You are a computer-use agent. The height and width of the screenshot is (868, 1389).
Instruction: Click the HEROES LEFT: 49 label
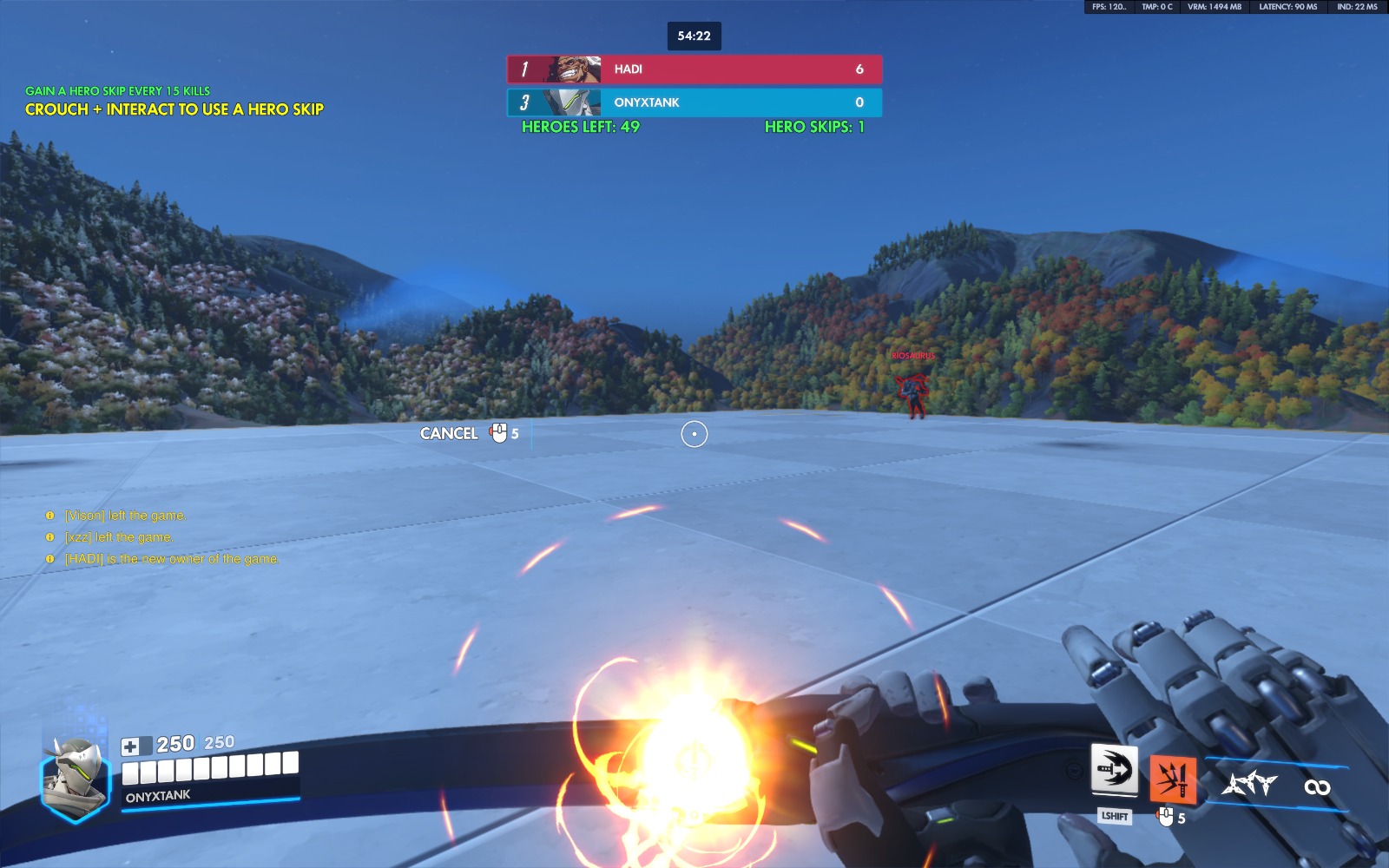(579, 127)
